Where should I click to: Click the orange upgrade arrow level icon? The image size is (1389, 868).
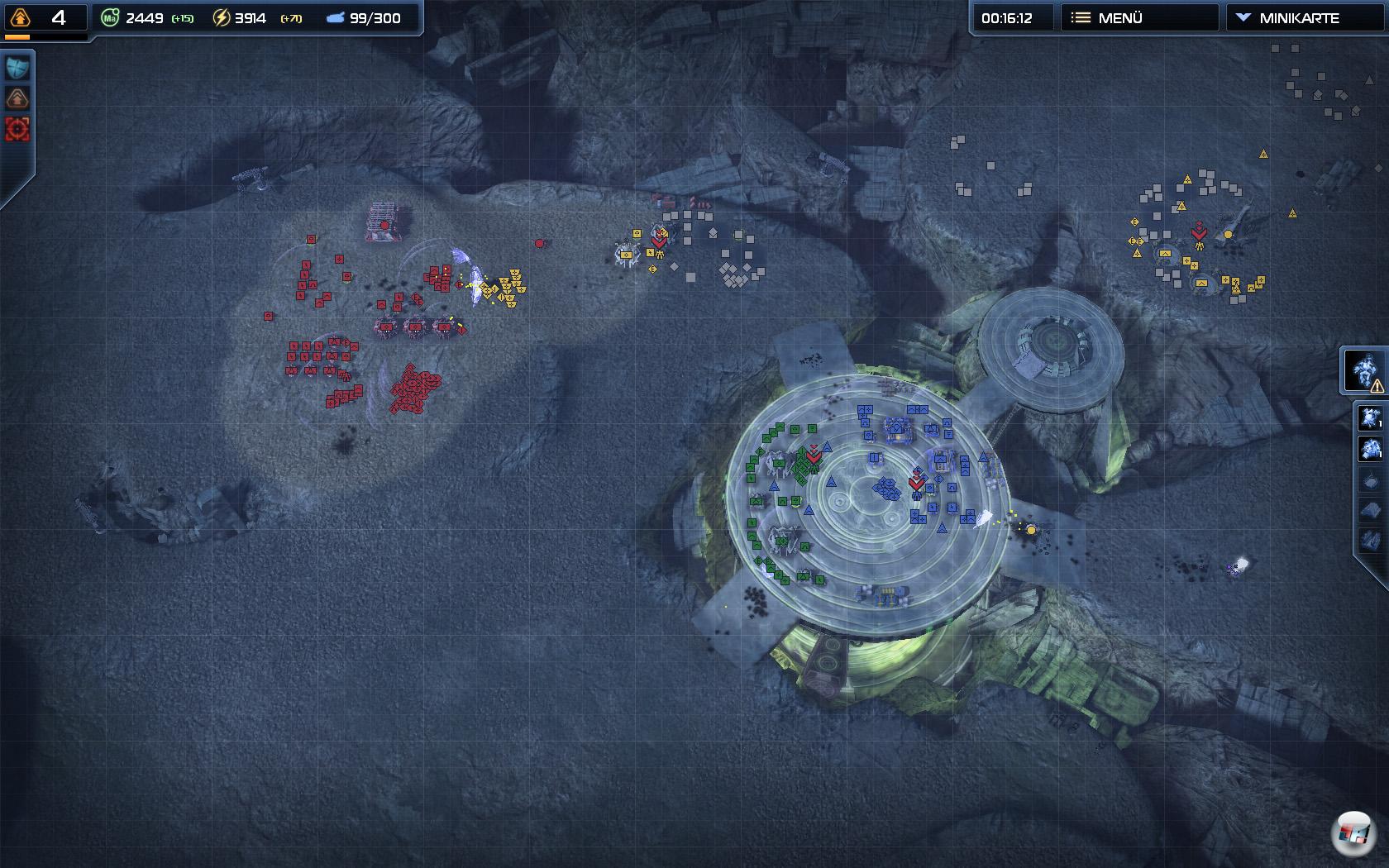coord(20,17)
